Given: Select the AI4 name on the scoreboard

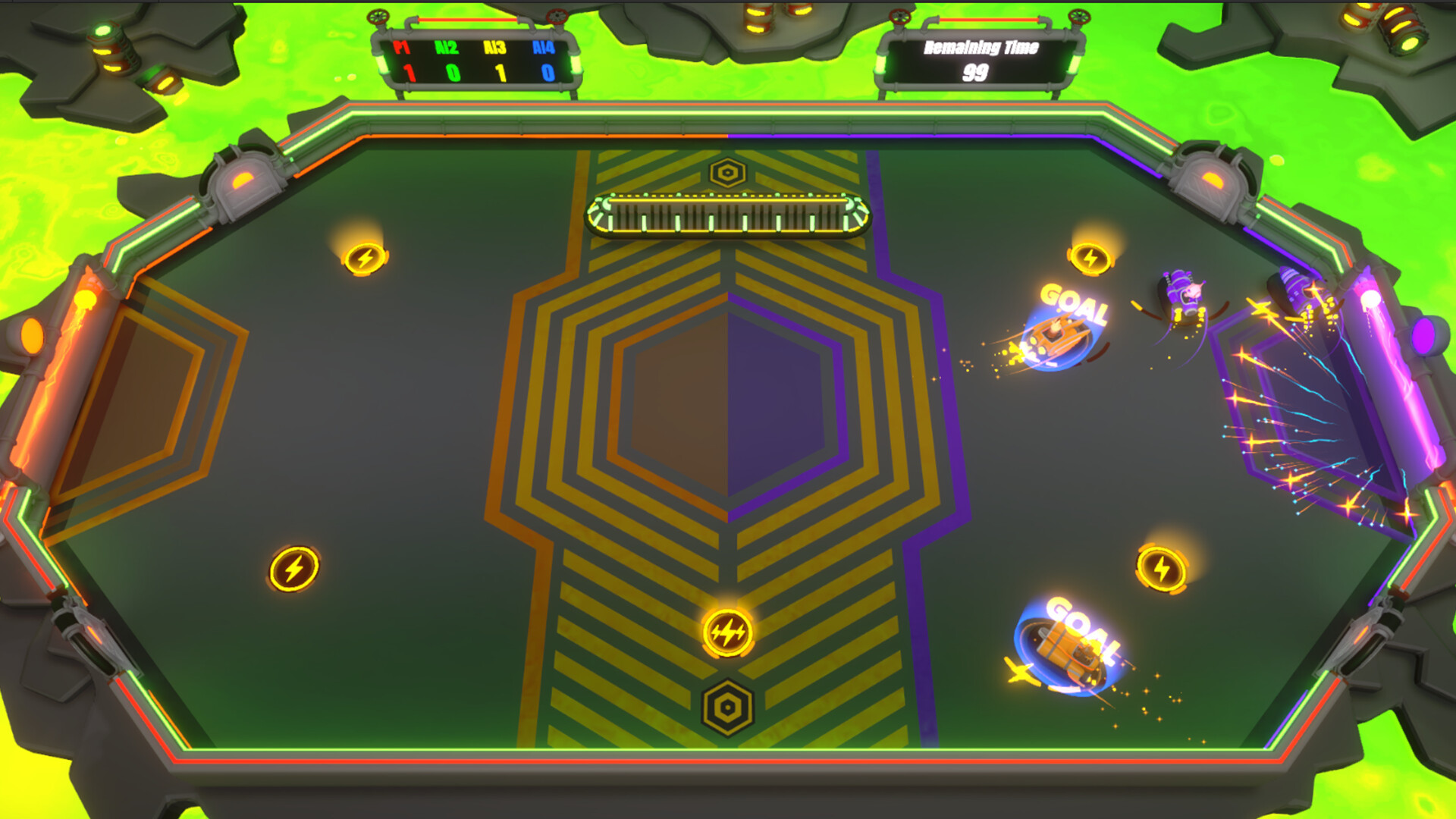Looking at the screenshot, I should click(543, 47).
